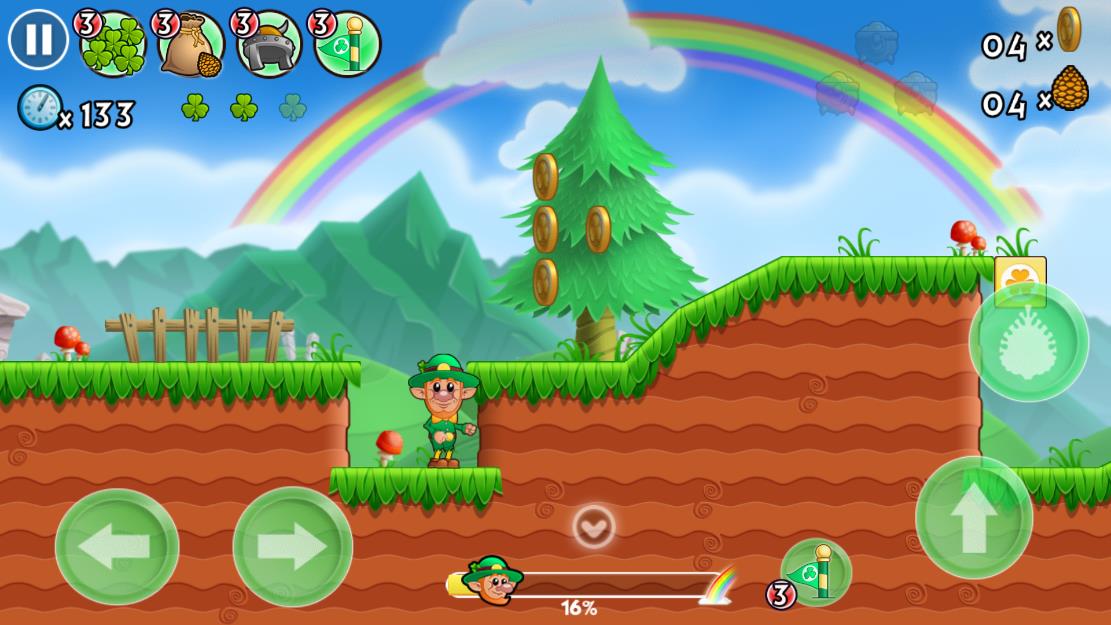Jump using the up arrow button

click(x=973, y=517)
